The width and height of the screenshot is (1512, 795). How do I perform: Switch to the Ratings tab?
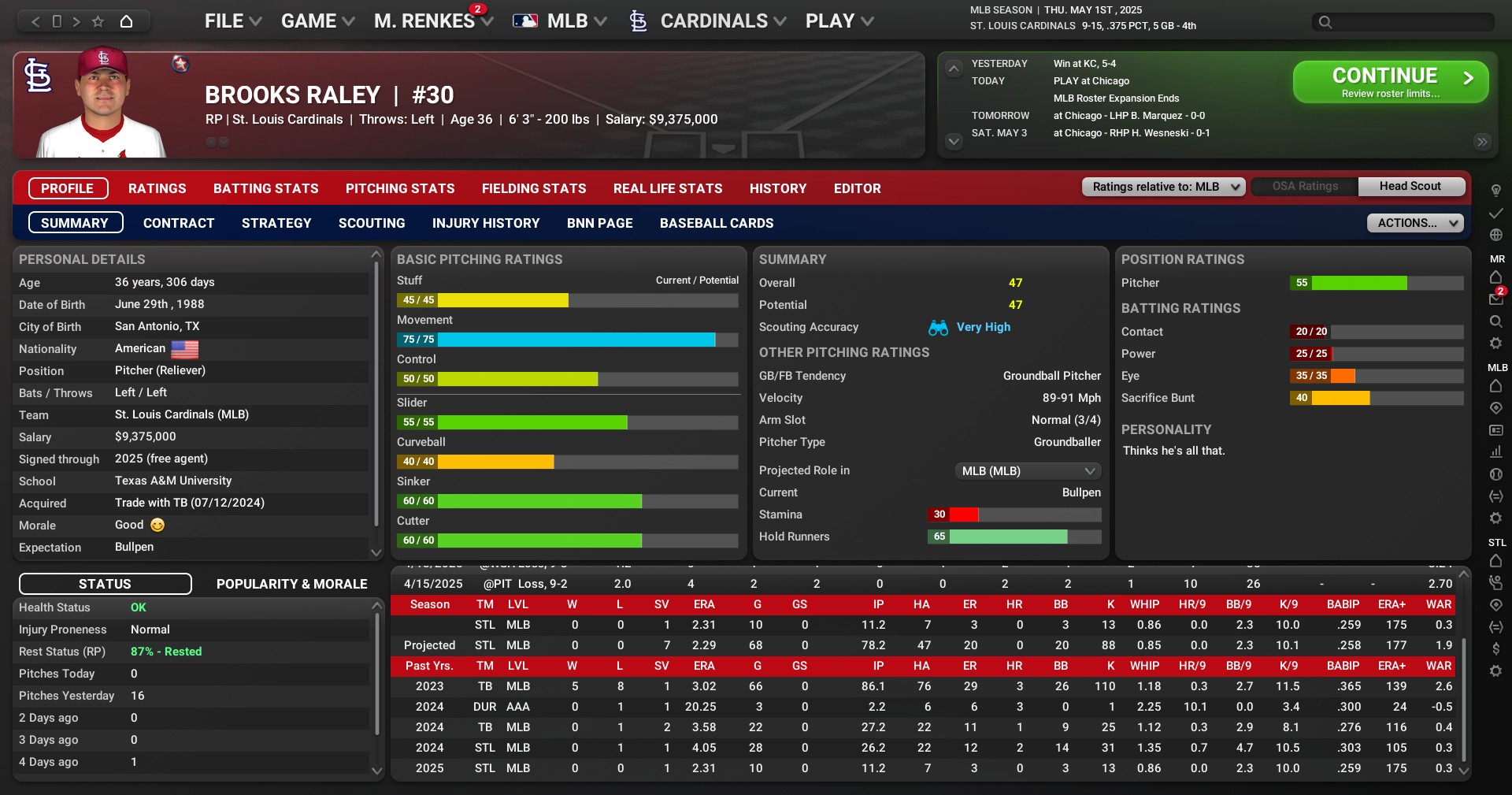pos(157,188)
